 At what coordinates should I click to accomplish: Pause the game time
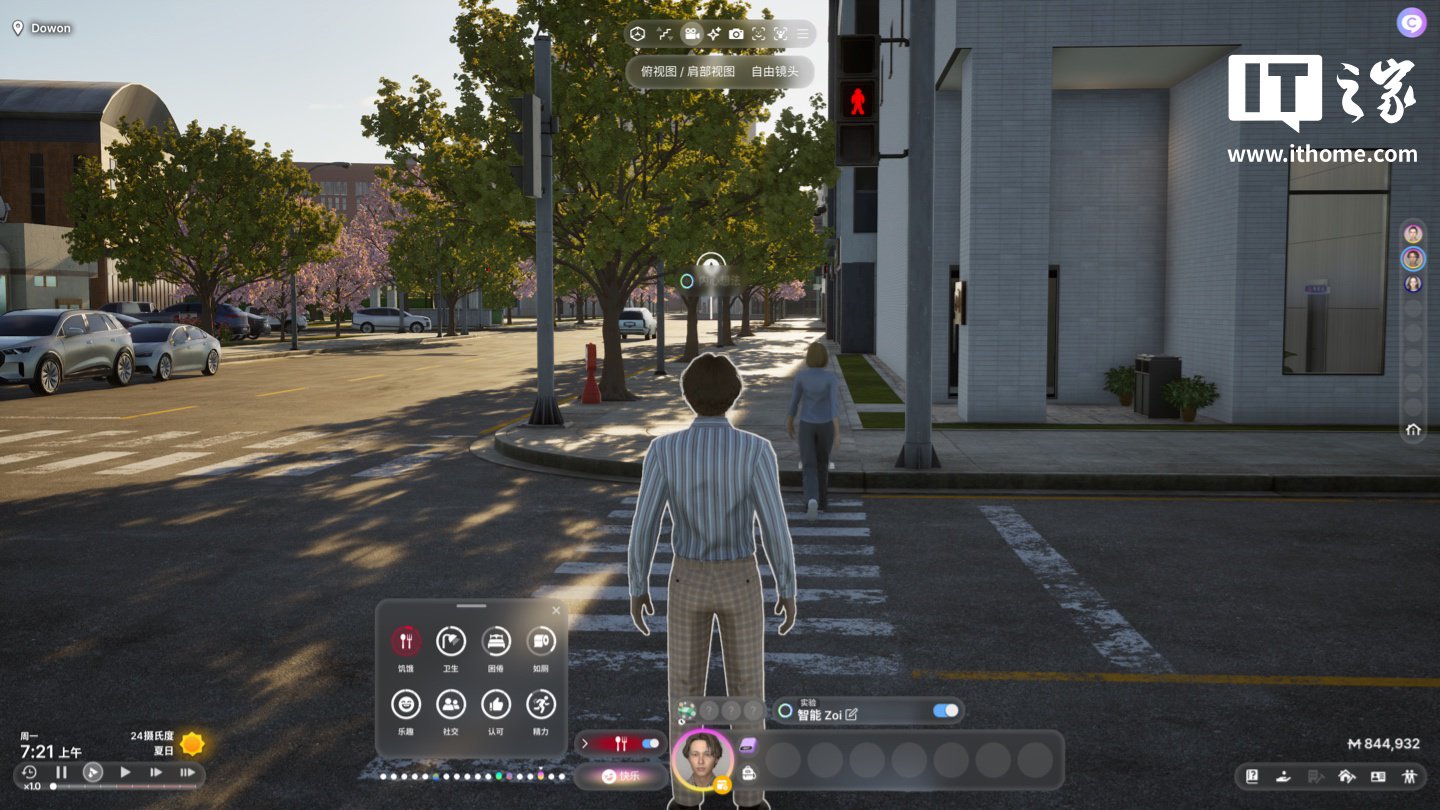[x=61, y=772]
